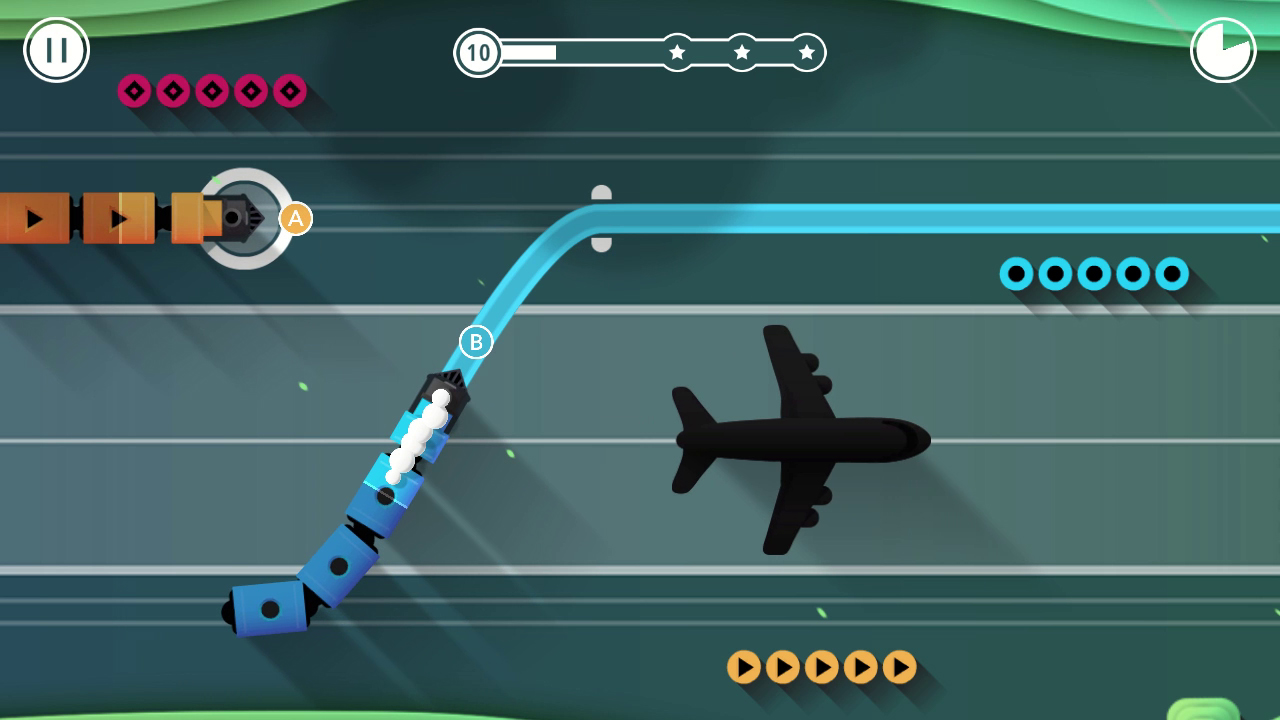Image resolution: width=1280 pixels, height=720 pixels.
Task: Click the rightmost star on the score bar
Action: coord(806,52)
